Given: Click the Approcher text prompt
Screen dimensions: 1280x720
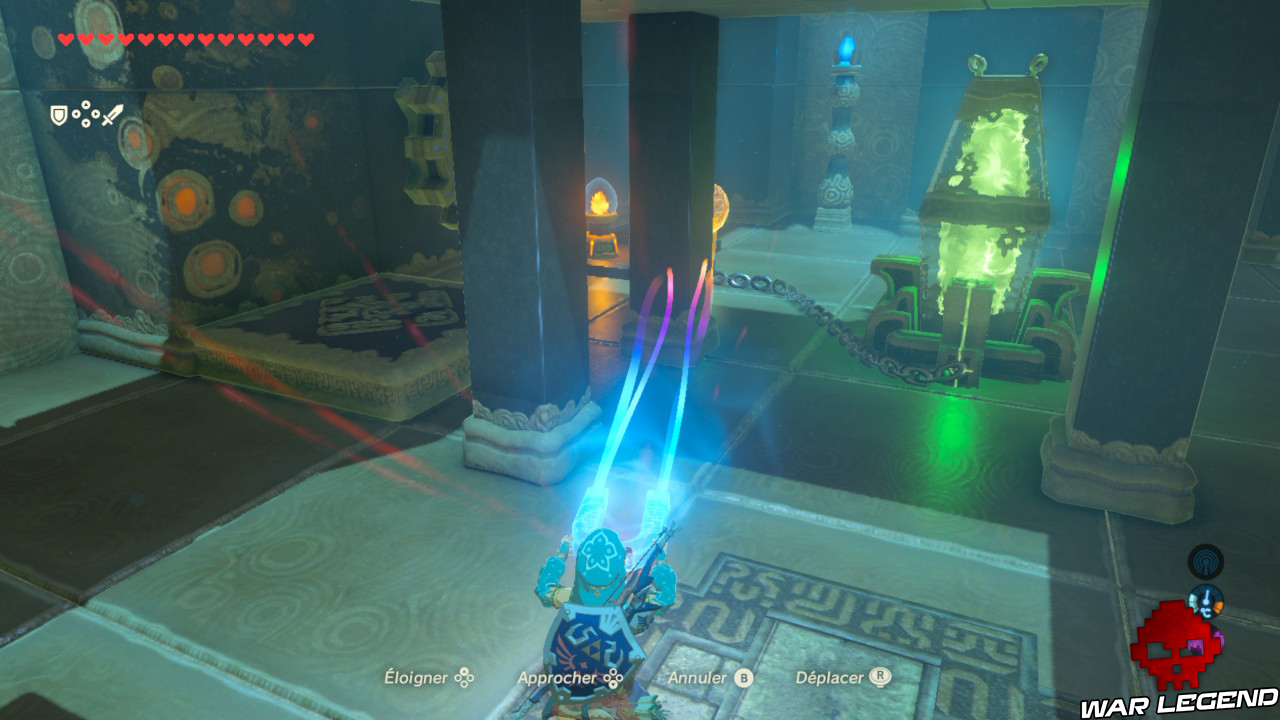Looking at the screenshot, I should [556, 677].
